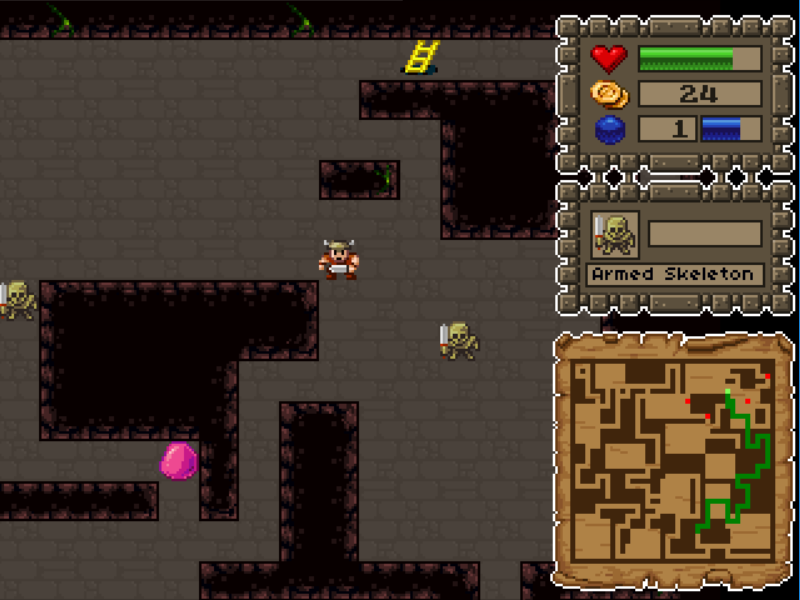Click the gold coins icon
This screenshot has width=800, height=600.
(609, 94)
